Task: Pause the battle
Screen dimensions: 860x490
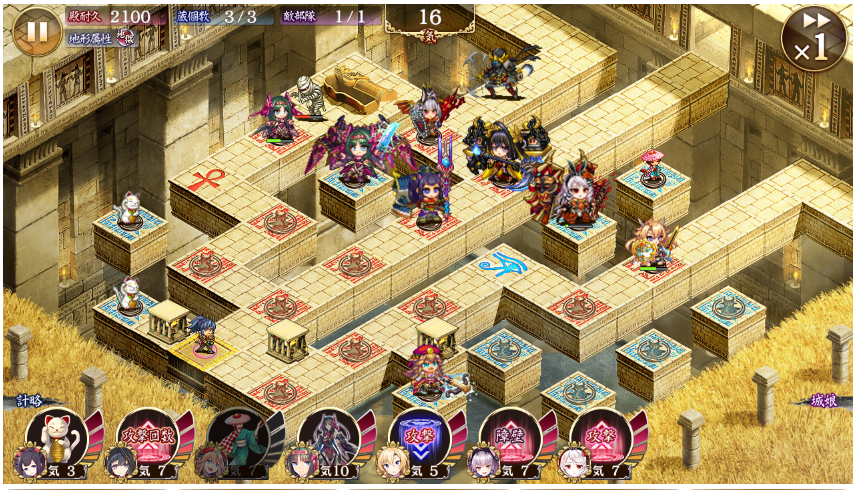Action: tap(37, 31)
